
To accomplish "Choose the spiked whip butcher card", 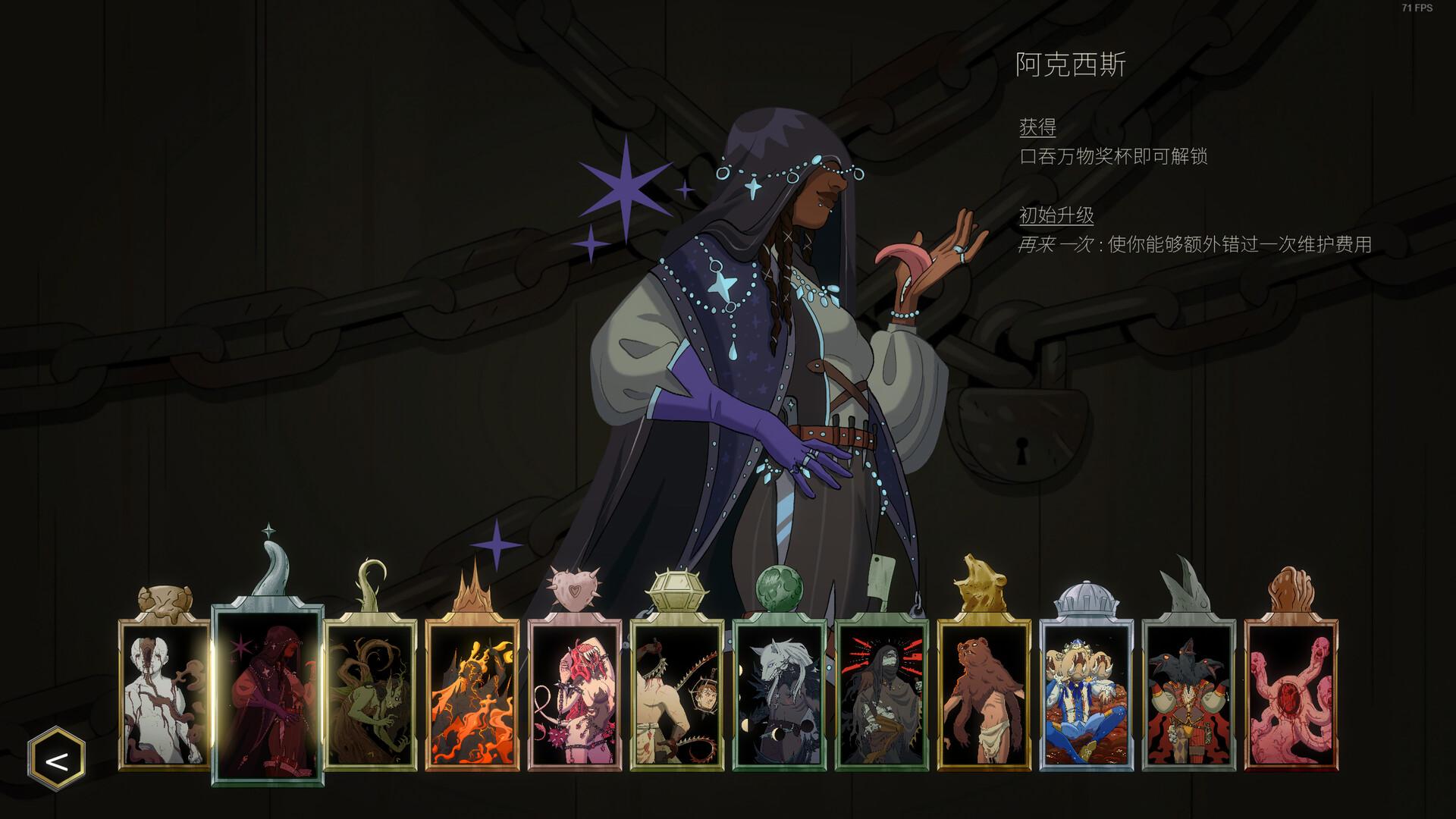I will [x=677, y=694].
